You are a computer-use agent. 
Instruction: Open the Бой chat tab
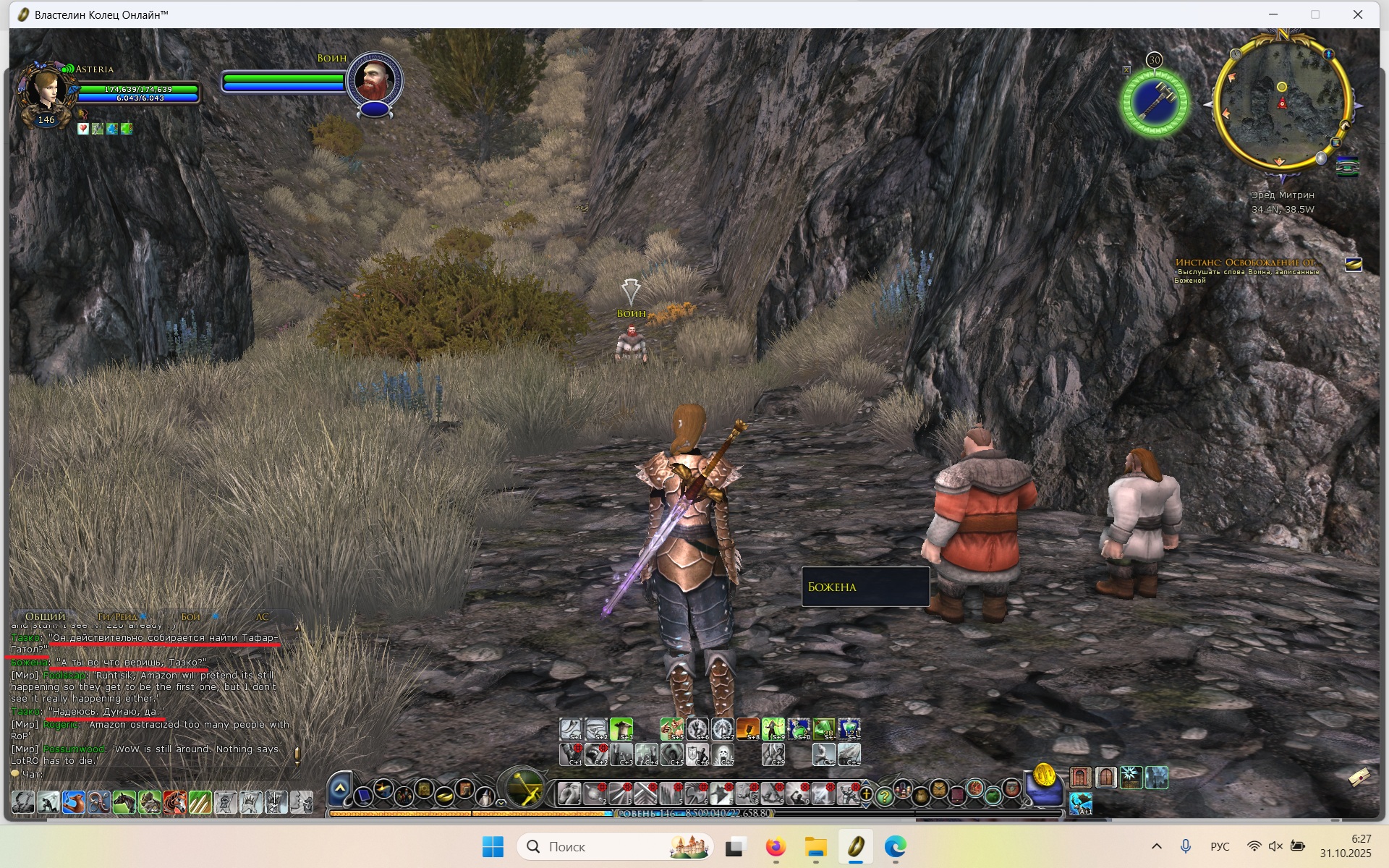click(x=191, y=616)
